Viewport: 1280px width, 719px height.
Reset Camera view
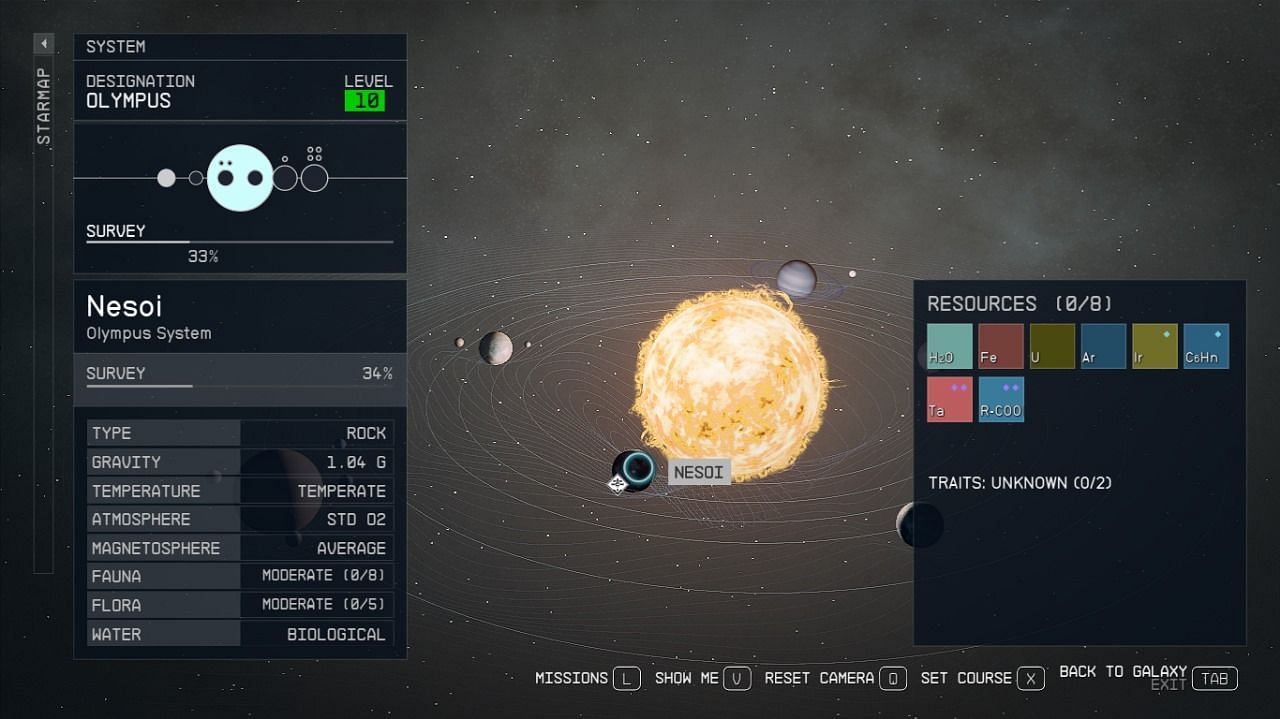pos(835,678)
